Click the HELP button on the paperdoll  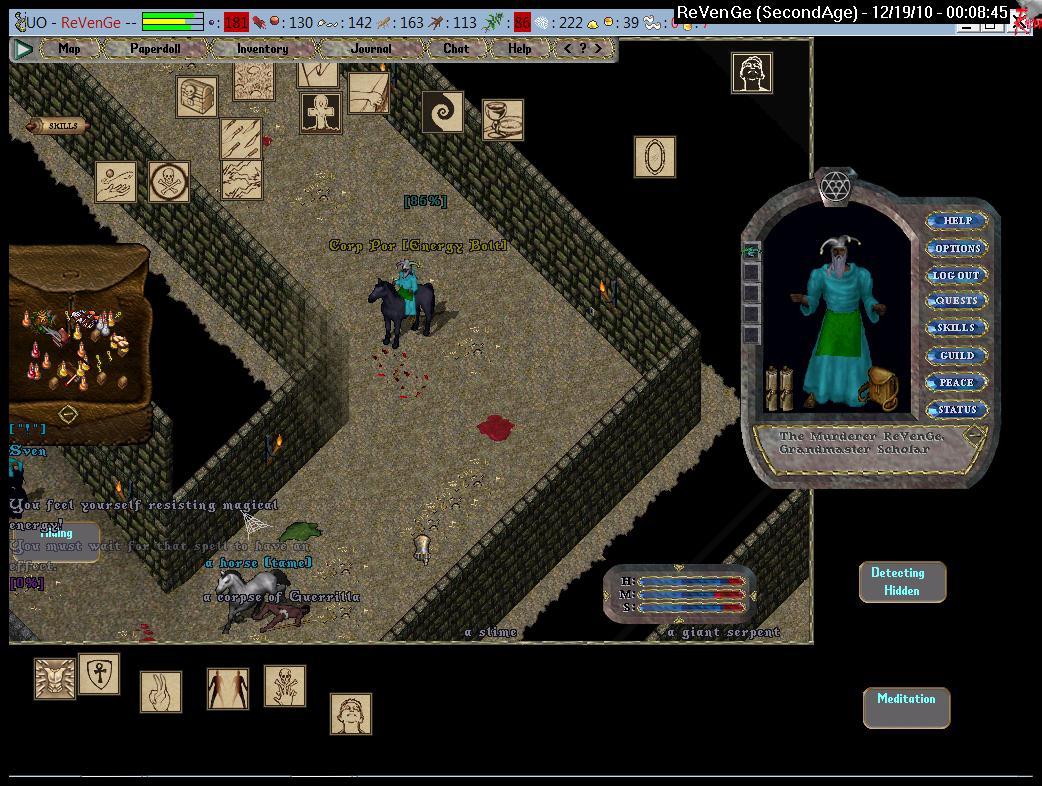click(x=957, y=221)
